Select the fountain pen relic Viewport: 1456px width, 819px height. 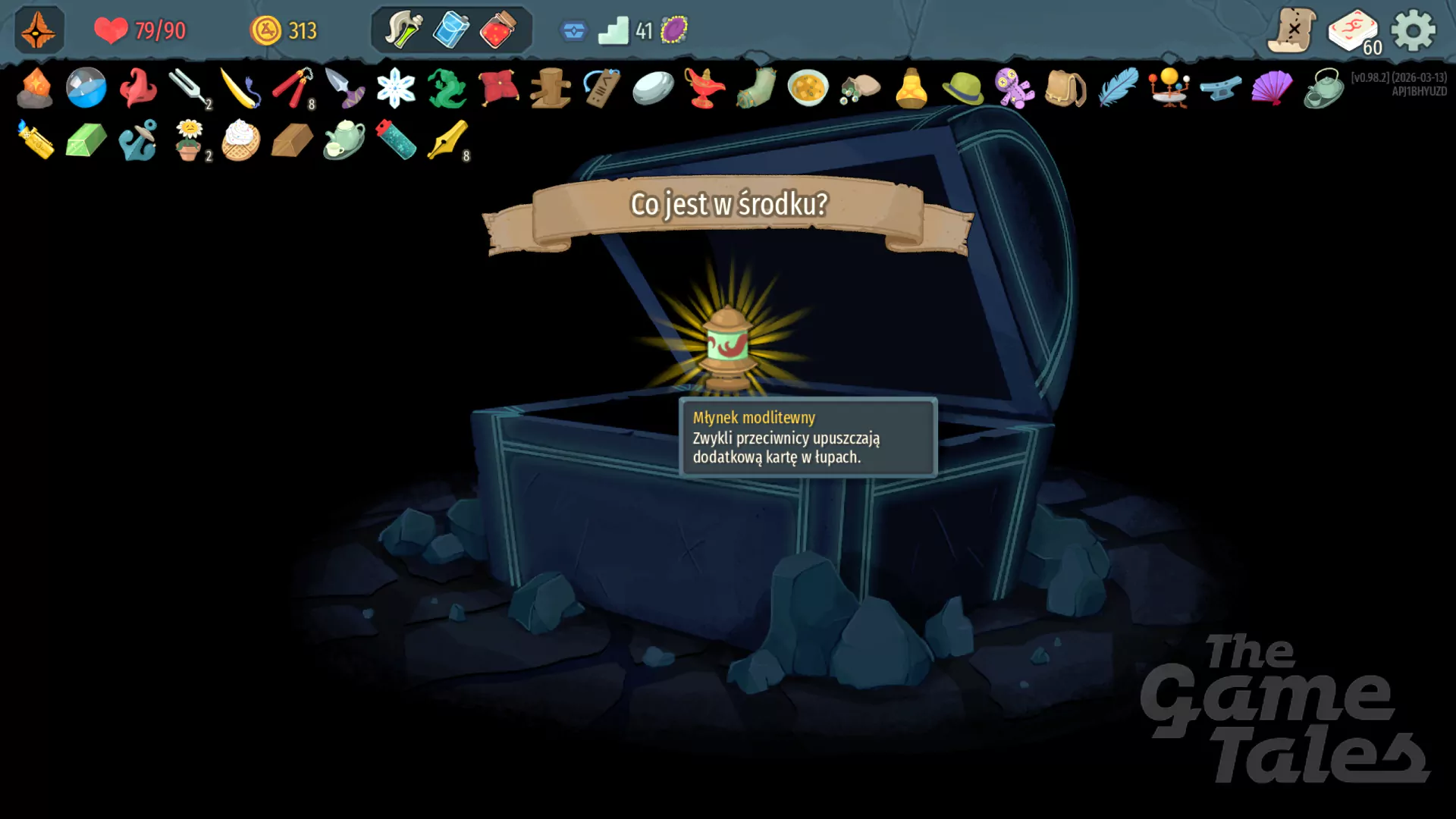(x=447, y=143)
